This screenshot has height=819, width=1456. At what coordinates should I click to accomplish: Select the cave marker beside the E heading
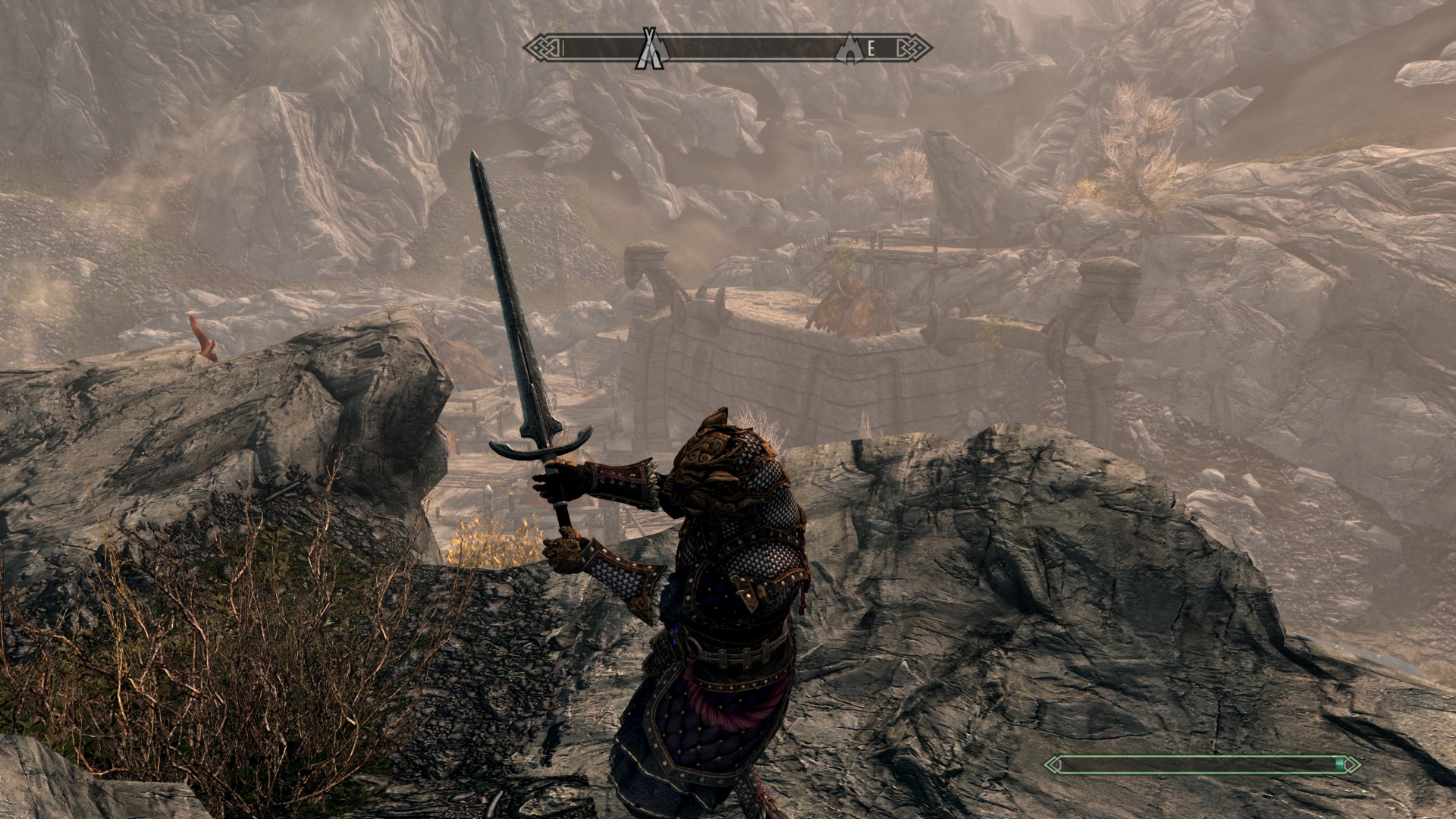click(x=849, y=49)
